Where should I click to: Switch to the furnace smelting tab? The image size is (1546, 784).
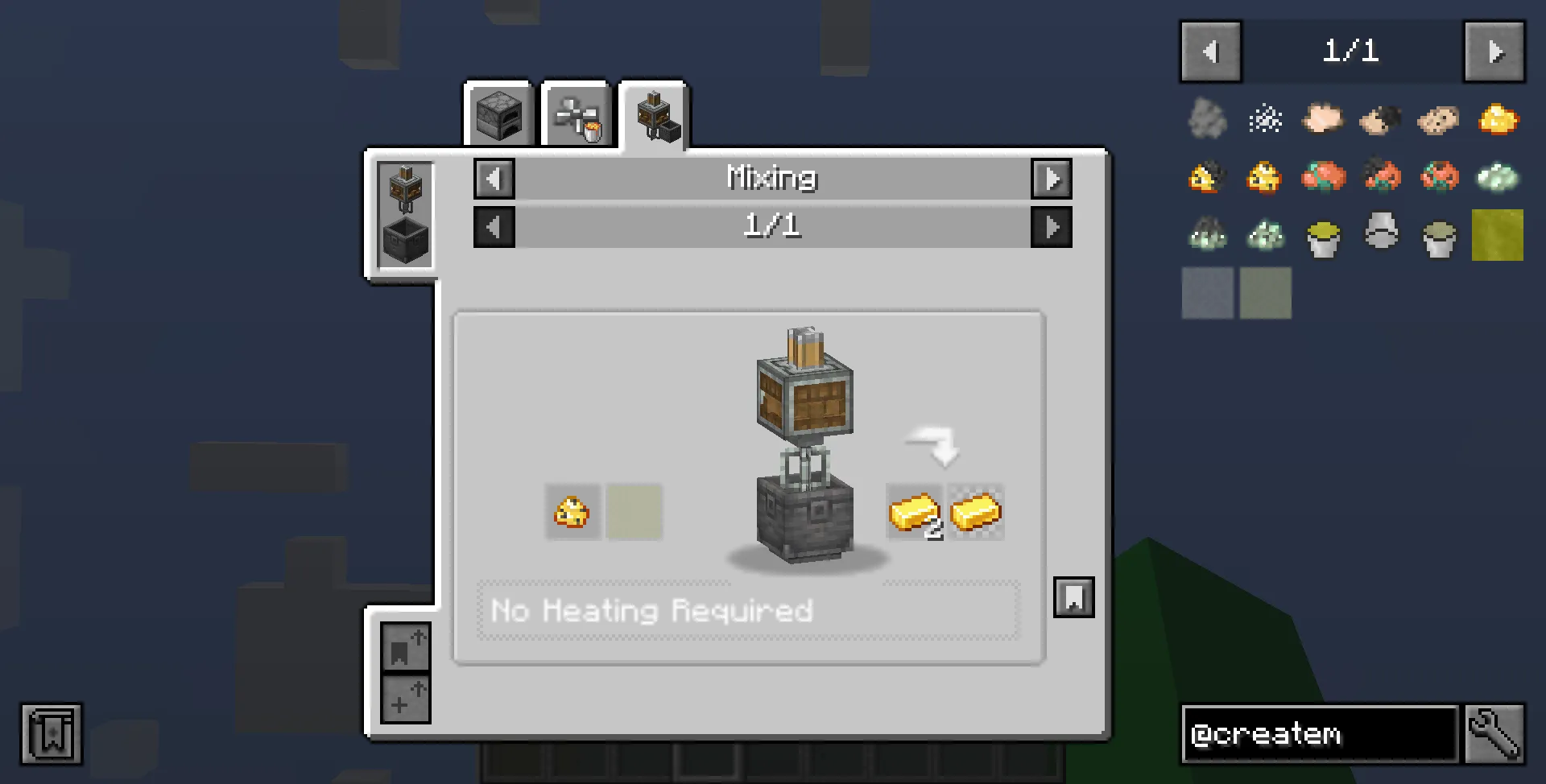pos(499,115)
